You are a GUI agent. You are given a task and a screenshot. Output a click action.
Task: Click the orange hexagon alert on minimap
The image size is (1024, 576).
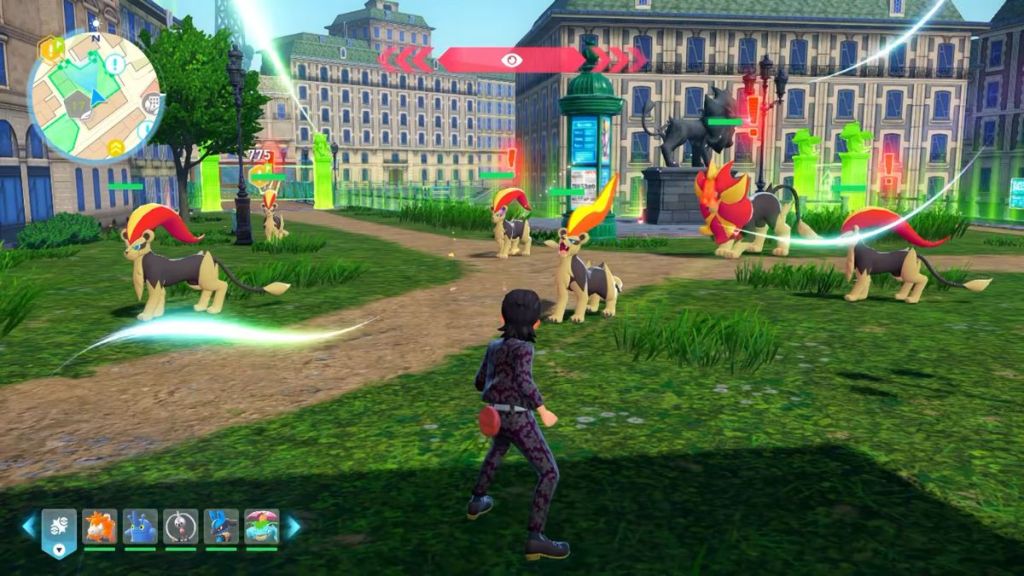coord(50,48)
